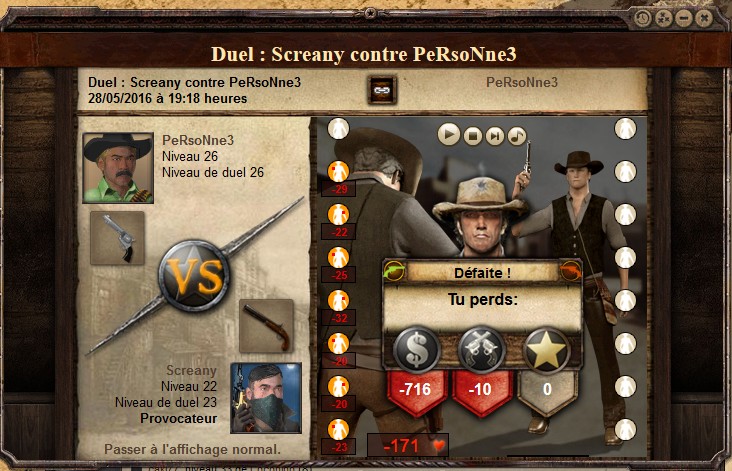Viewport: 732px width, 471px height.
Task: Skip to the end of the duel
Action: (494, 134)
